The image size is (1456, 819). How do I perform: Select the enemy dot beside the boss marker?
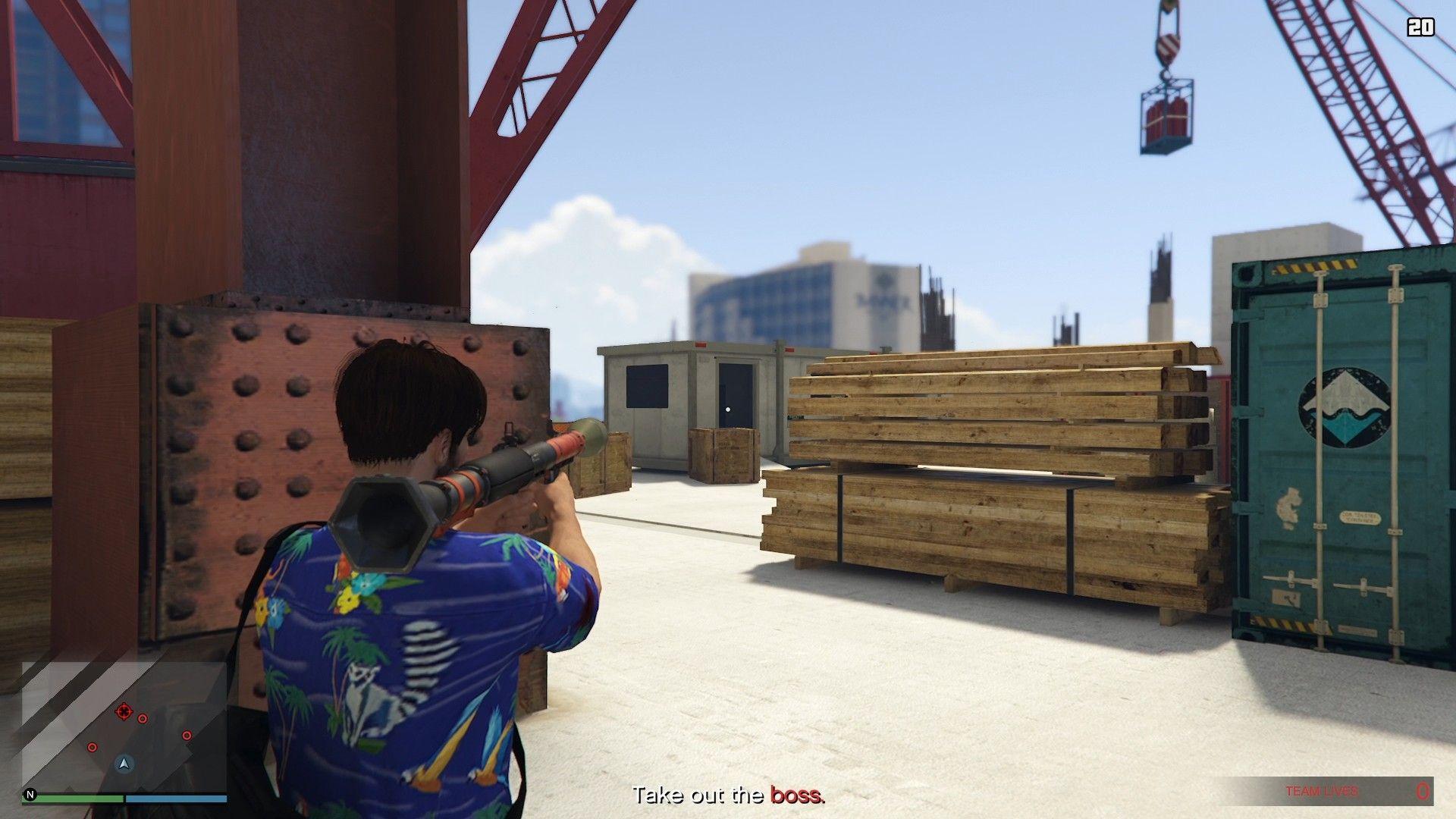pyautogui.click(x=143, y=718)
